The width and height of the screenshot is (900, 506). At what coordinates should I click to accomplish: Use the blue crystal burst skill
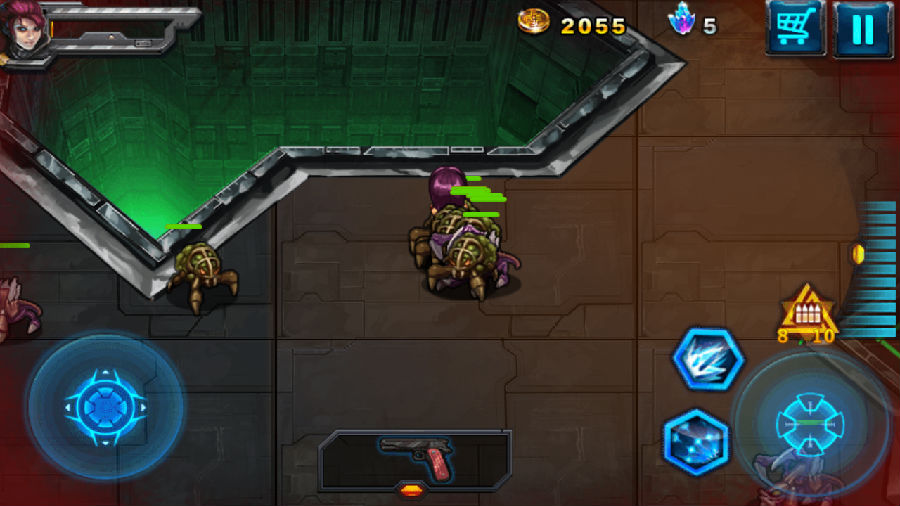(x=696, y=439)
